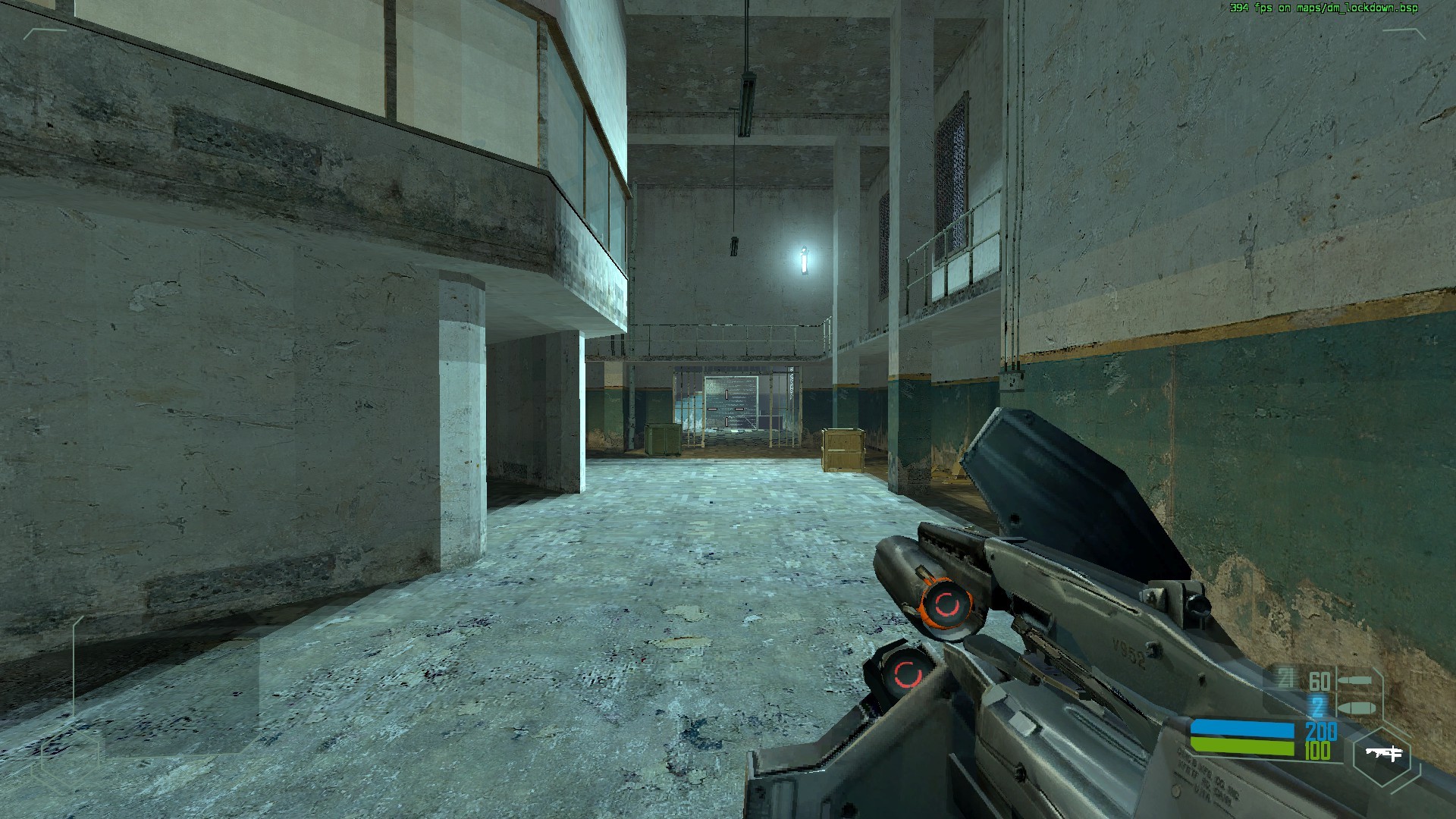Click the rifle bullet ammo icon
The width and height of the screenshot is (1456, 819).
click(x=1354, y=680)
